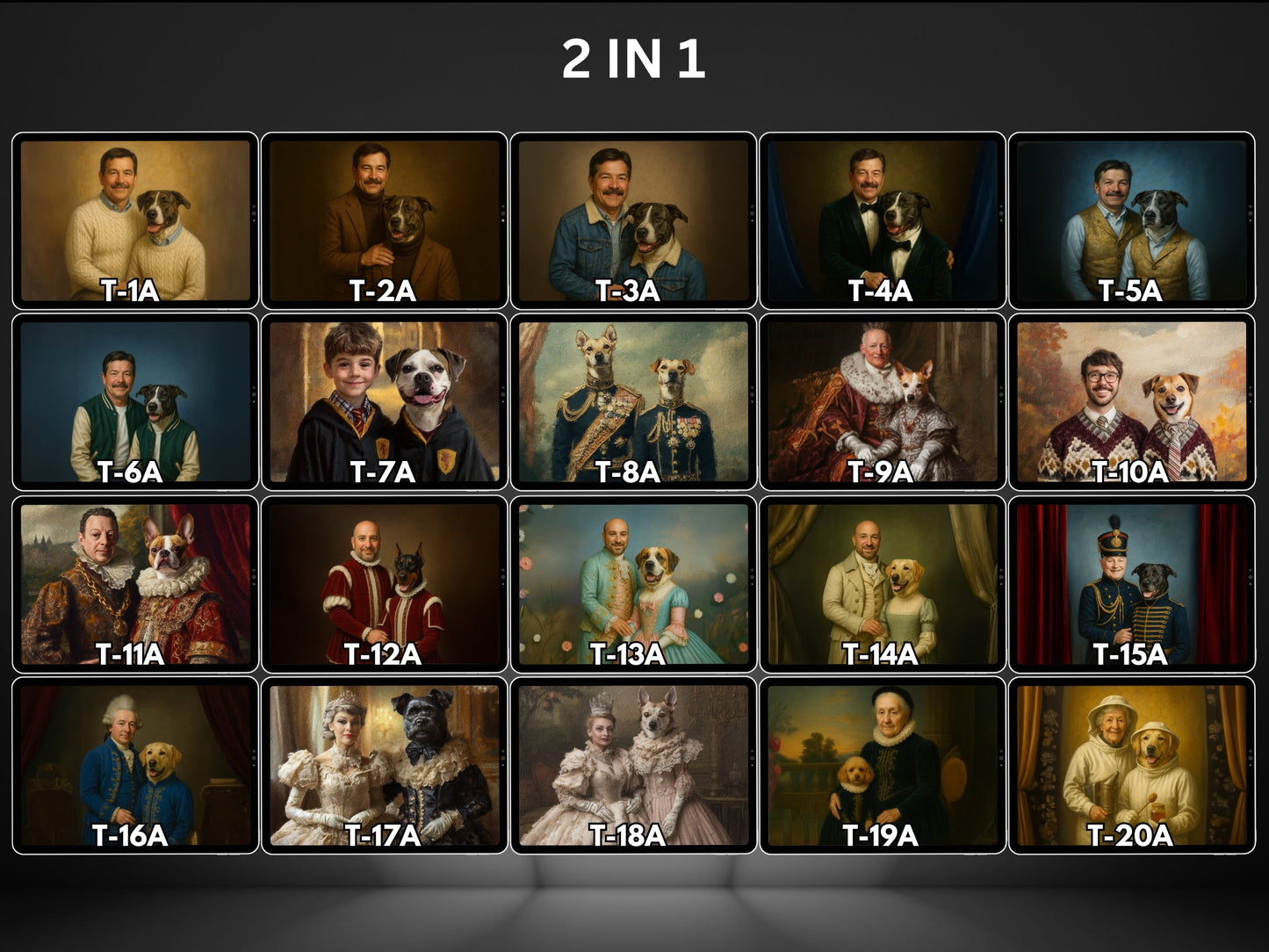Choose the T-17A queen and black dog portrait
The image size is (1269, 952).
click(385, 765)
